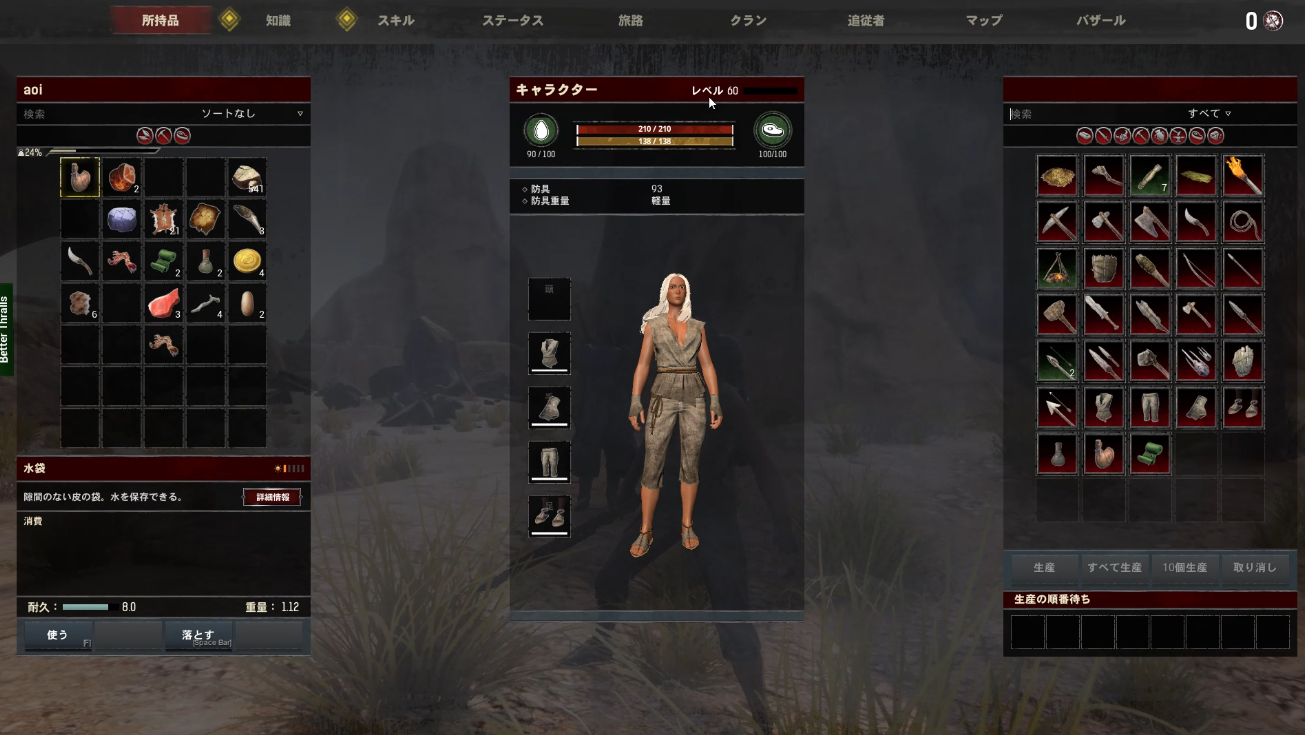The image size is (1305, 735).
Task: Click the すべて生産 craft all button
Action: pyautogui.click(x=1115, y=568)
